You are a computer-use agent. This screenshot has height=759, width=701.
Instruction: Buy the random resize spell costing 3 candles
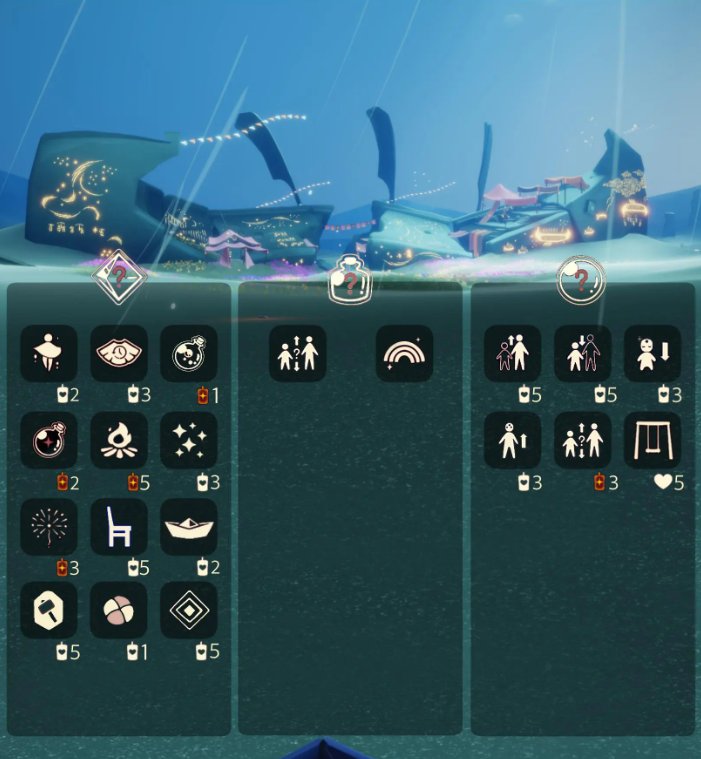(x=583, y=440)
